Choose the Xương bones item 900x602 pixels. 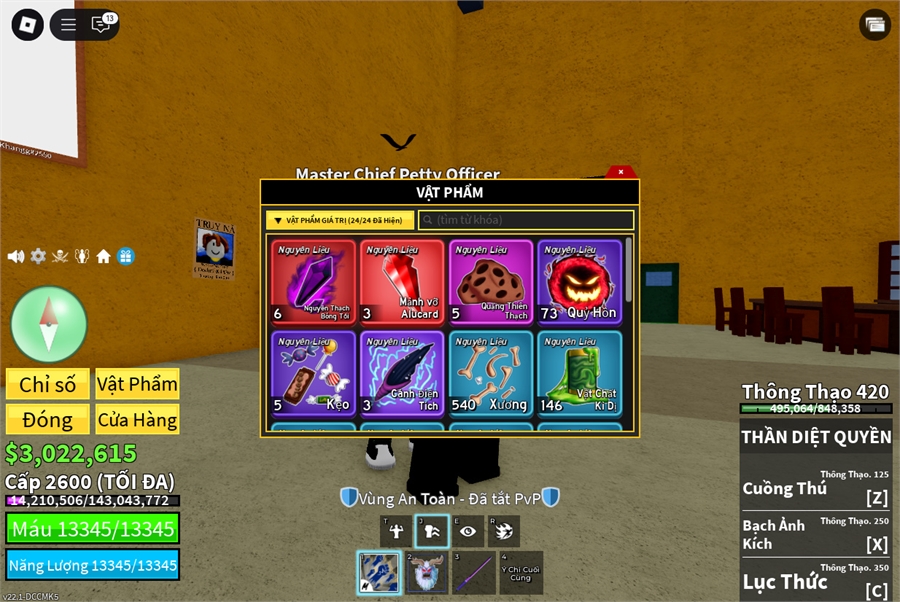coord(490,373)
